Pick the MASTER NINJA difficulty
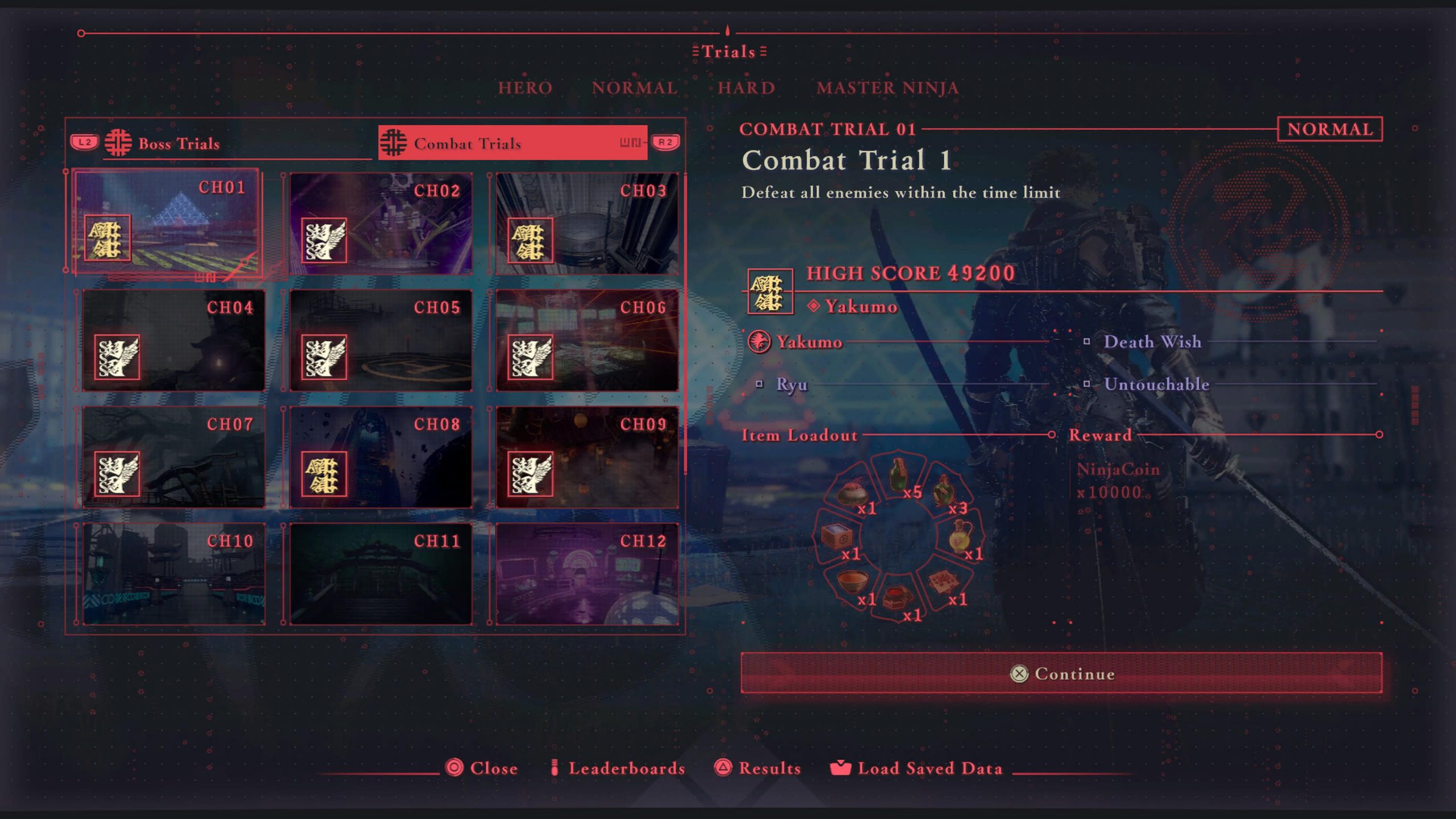Viewport: 1456px width, 819px height. (x=887, y=88)
